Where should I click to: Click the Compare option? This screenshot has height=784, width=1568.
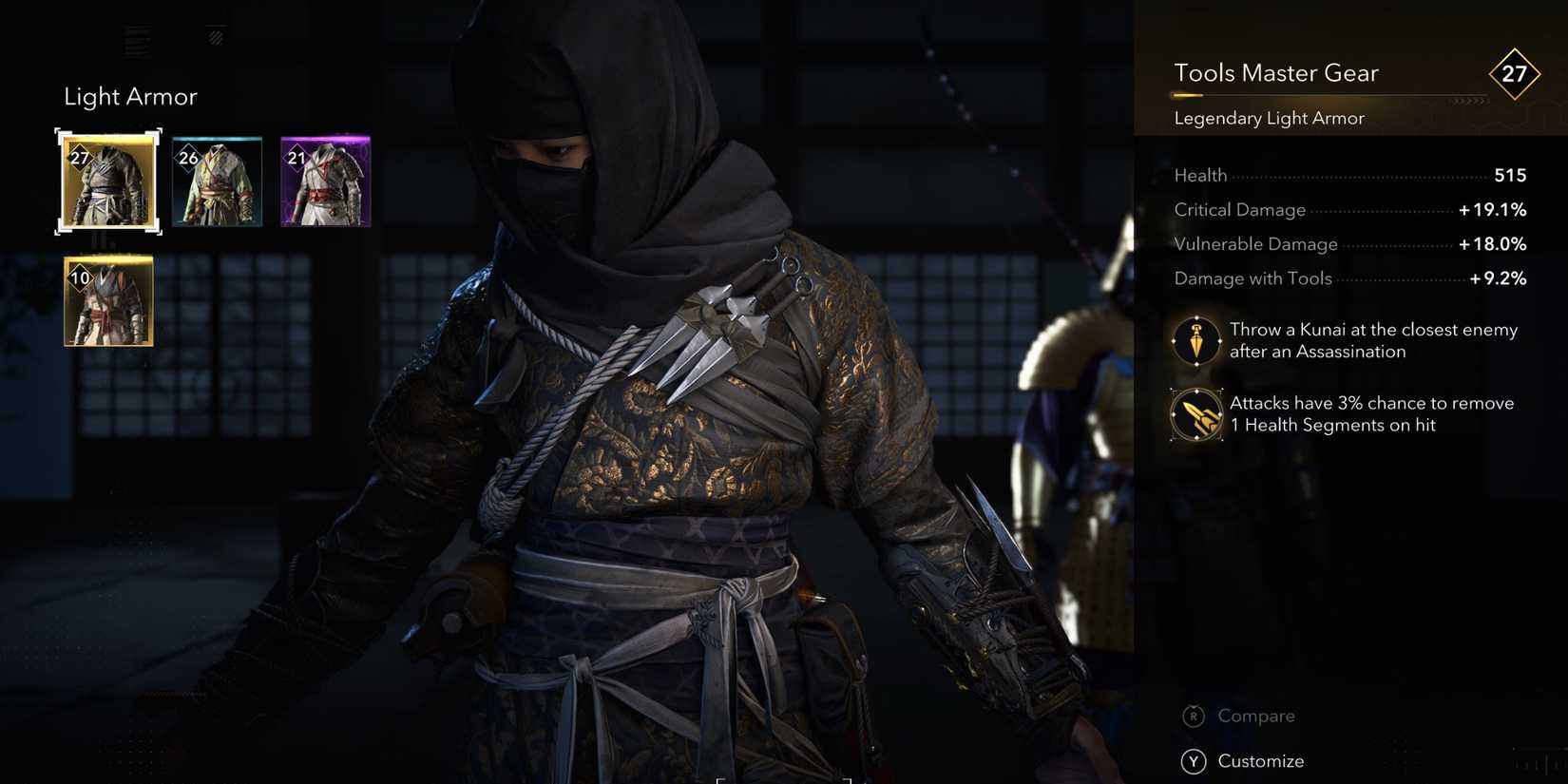pos(1256,716)
